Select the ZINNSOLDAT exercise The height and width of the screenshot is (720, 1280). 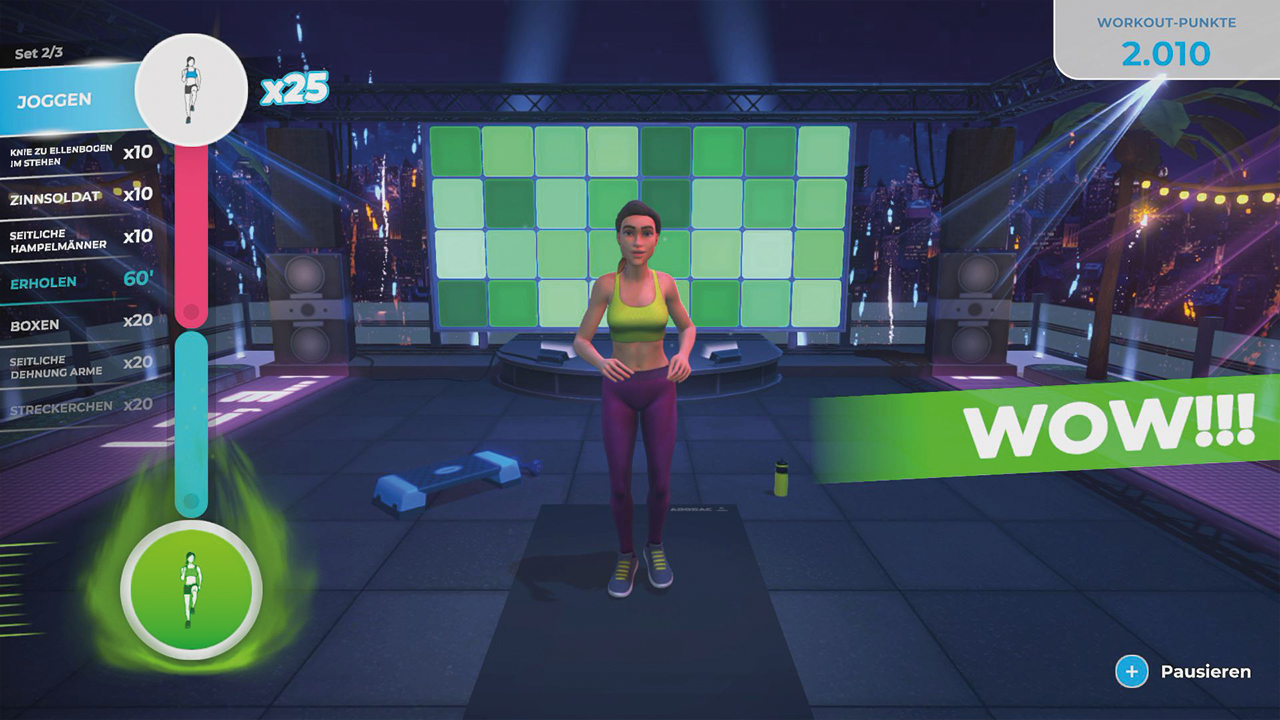point(60,197)
